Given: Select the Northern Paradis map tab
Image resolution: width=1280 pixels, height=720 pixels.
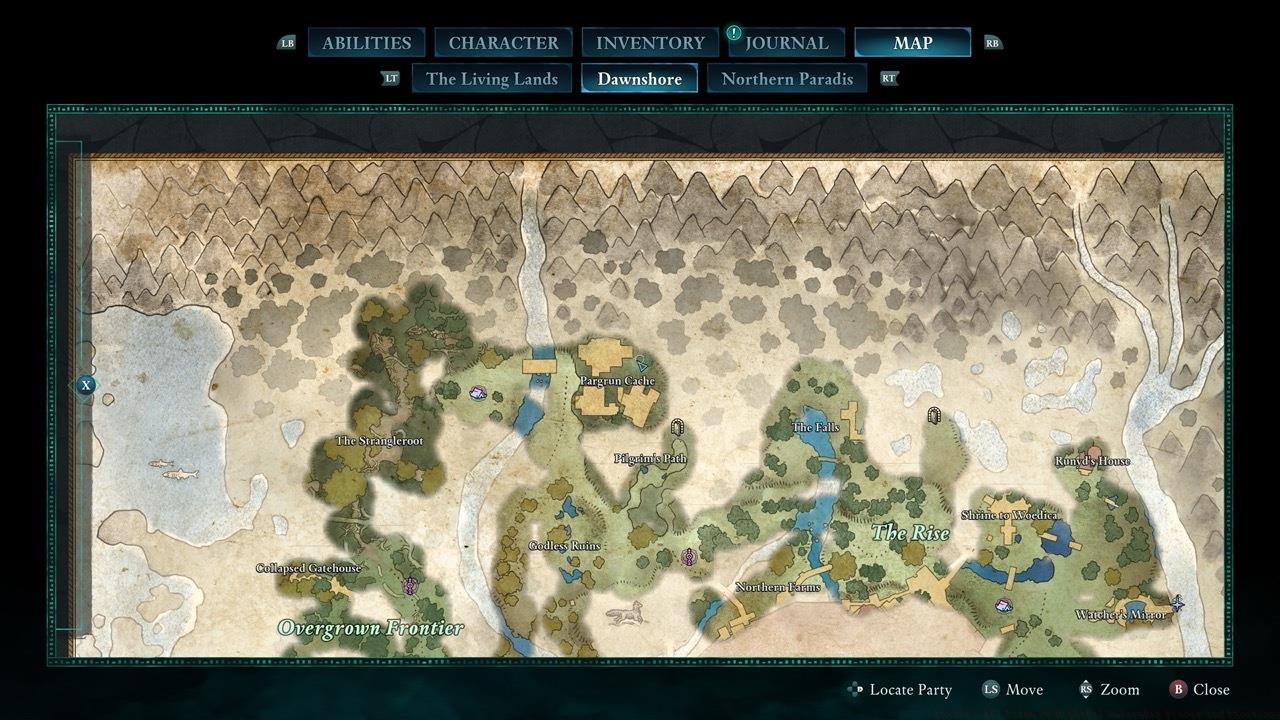Looking at the screenshot, I should [787, 78].
